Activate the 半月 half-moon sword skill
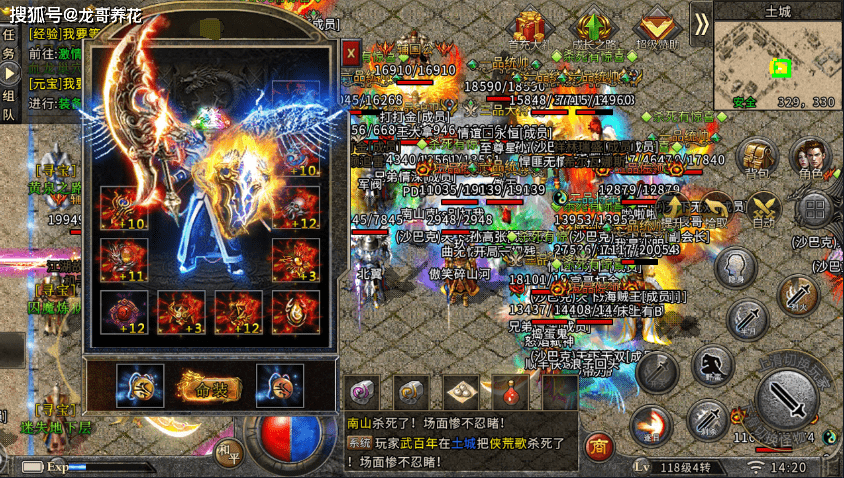This screenshot has height=478, width=844. pos(748,320)
